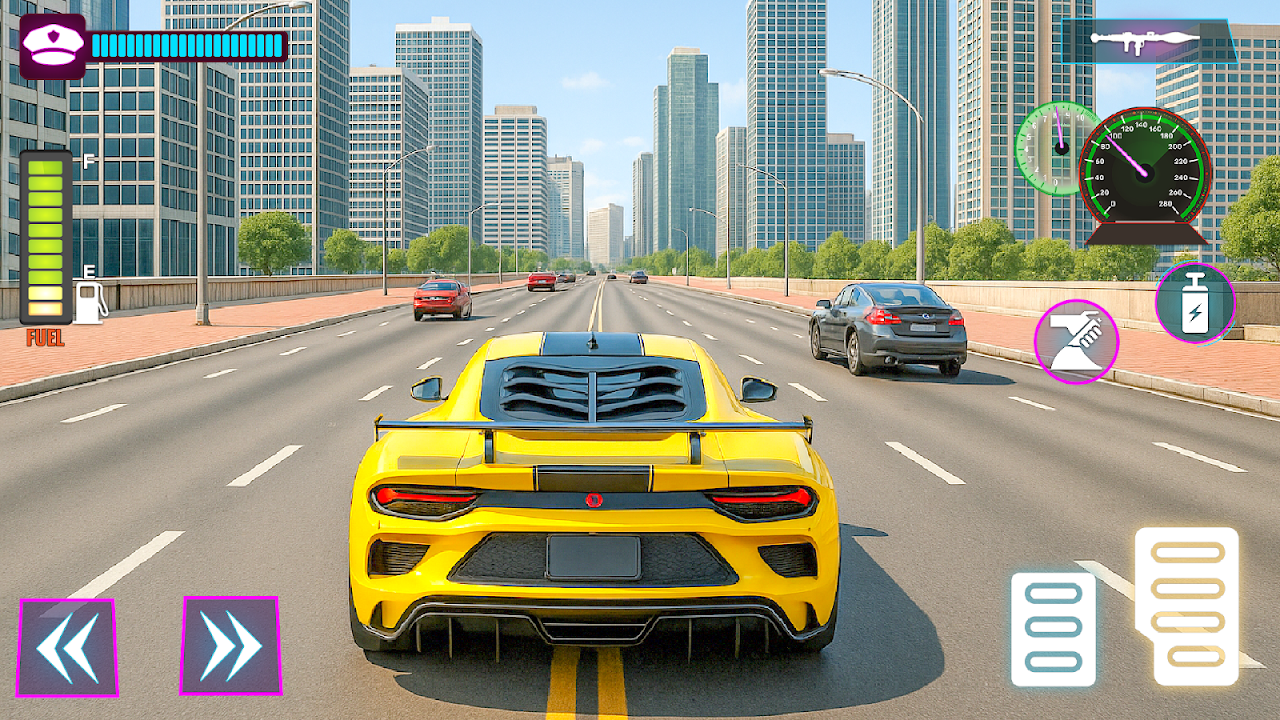Steer right with the double-arrow button
This screenshot has width=1280, height=720.
230,645
